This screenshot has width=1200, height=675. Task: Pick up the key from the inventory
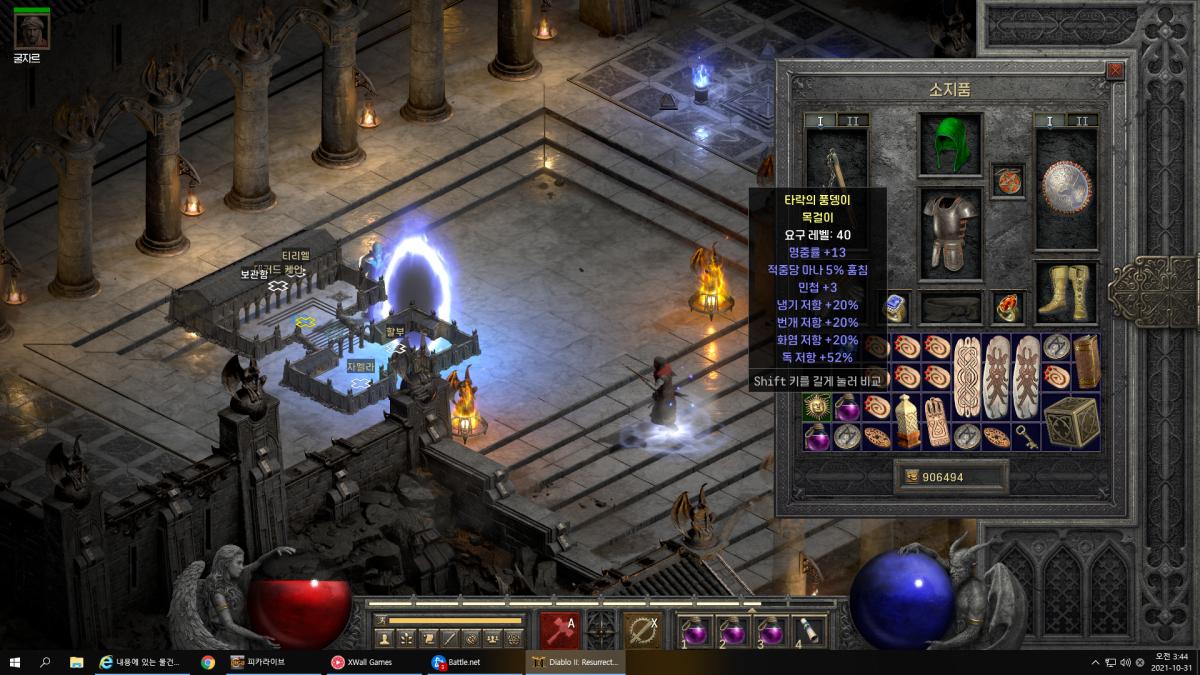pos(1025,436)
